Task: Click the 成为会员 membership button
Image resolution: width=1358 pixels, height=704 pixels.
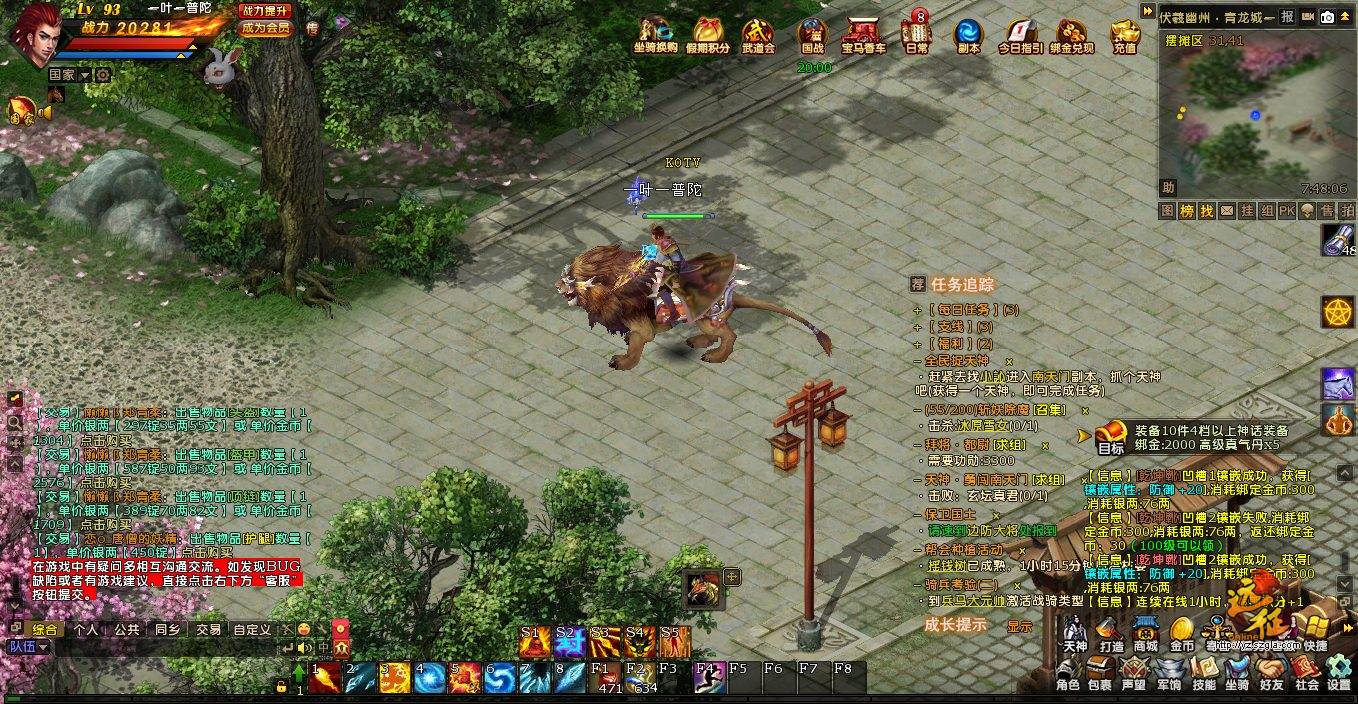Action: [x=266, y=28]
